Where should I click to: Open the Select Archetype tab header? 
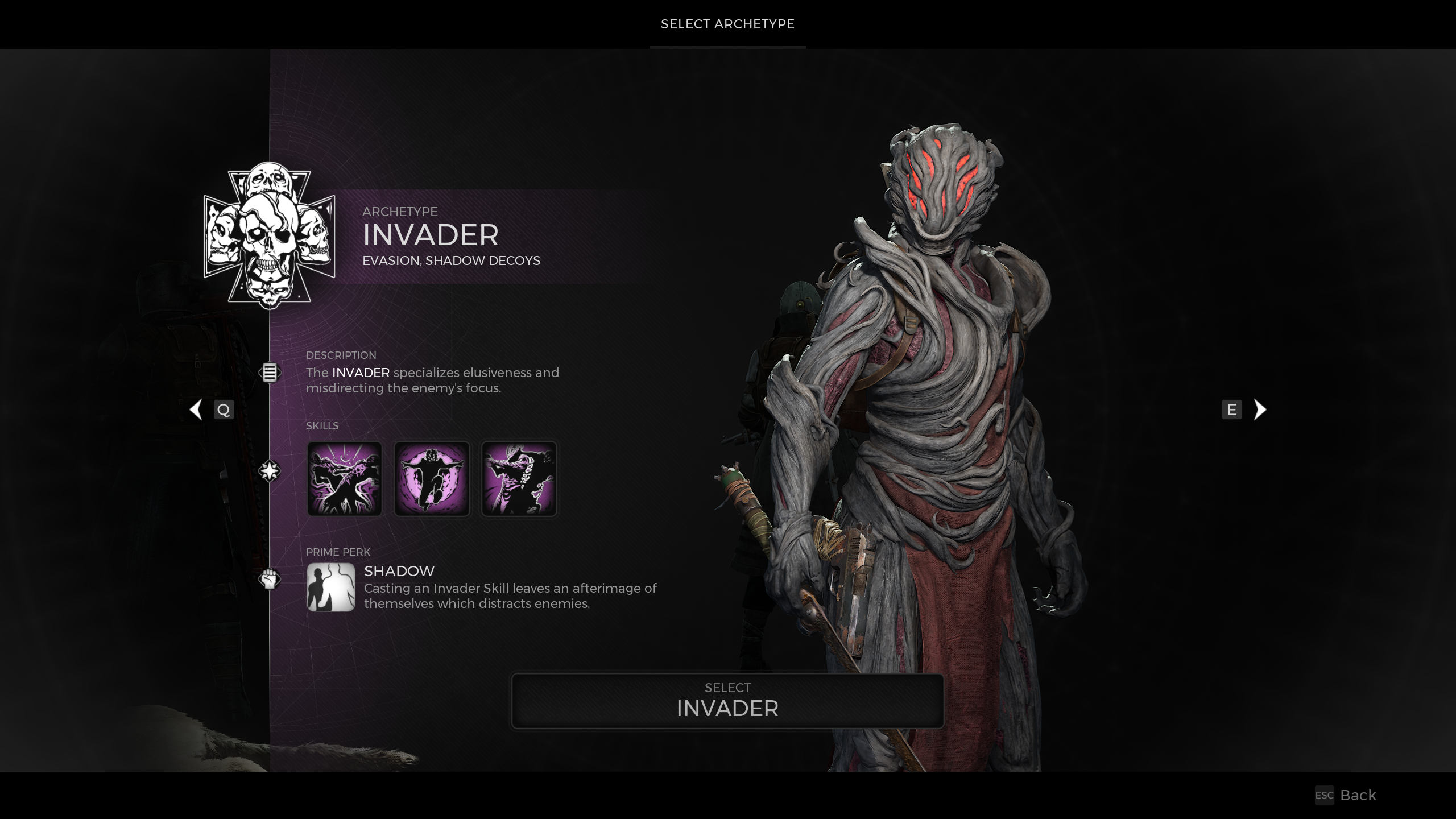727,24
